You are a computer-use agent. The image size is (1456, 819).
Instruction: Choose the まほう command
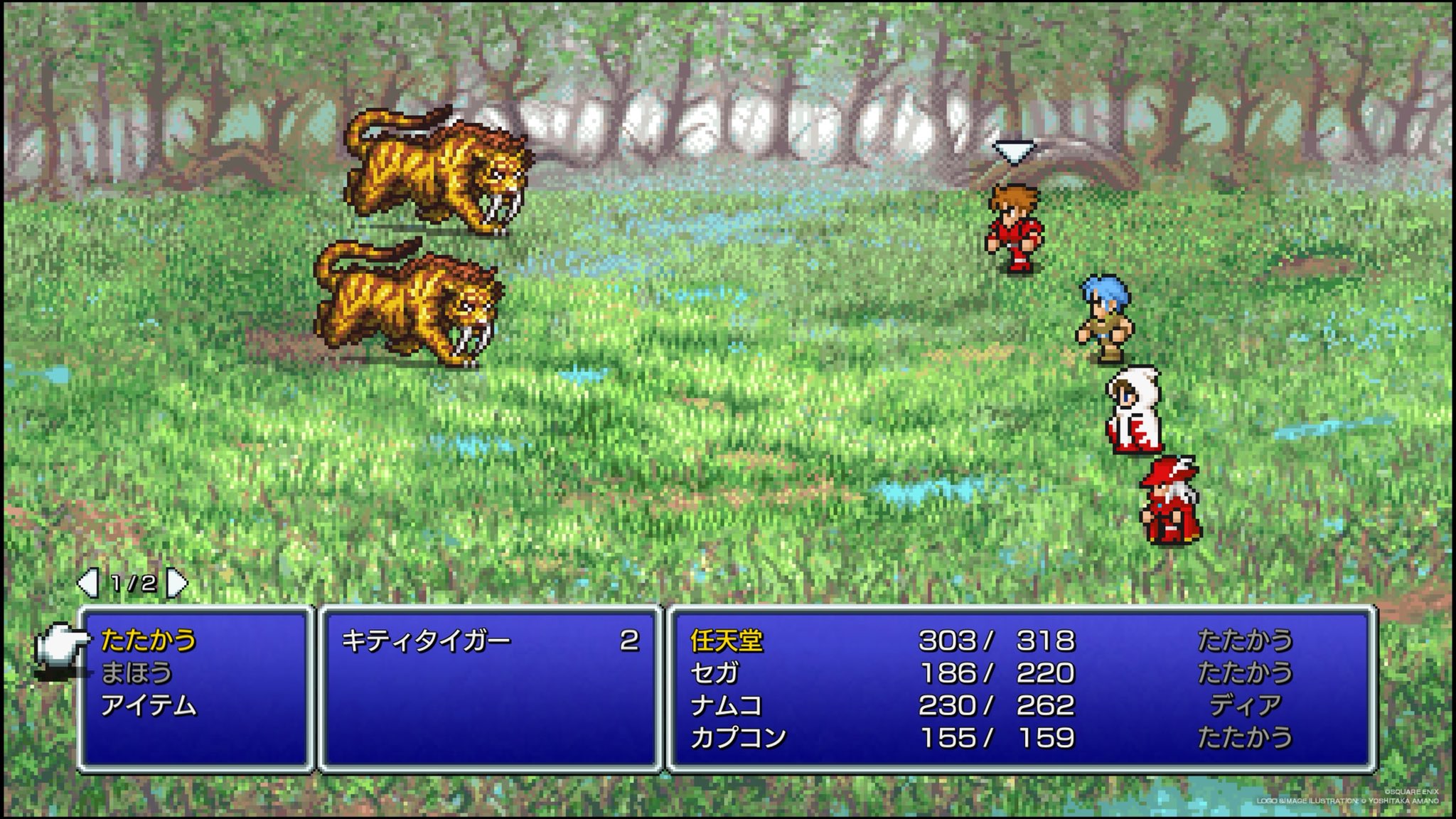pyautogui.click(x=136, y=673)
